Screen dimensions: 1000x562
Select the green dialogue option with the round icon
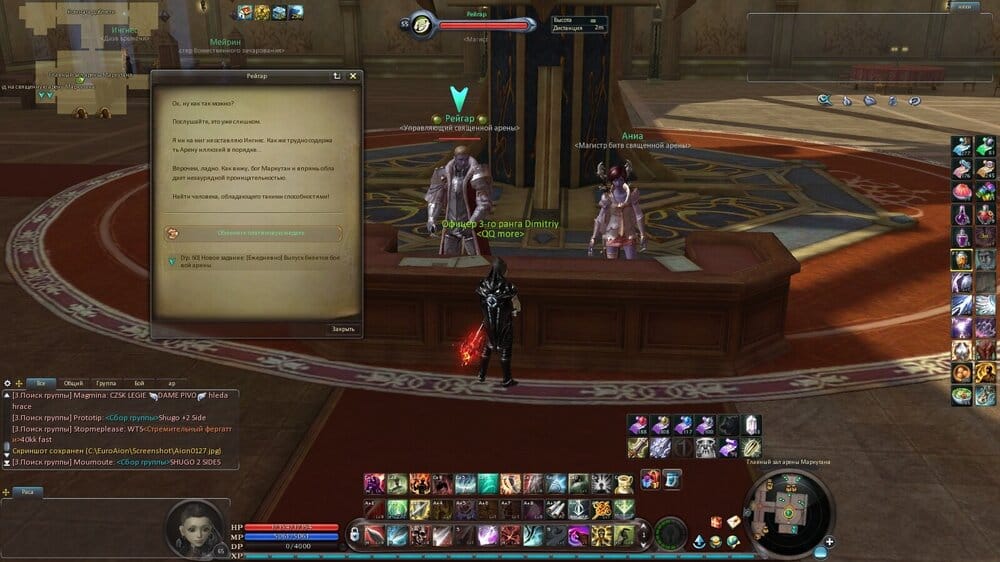(253, 232)
